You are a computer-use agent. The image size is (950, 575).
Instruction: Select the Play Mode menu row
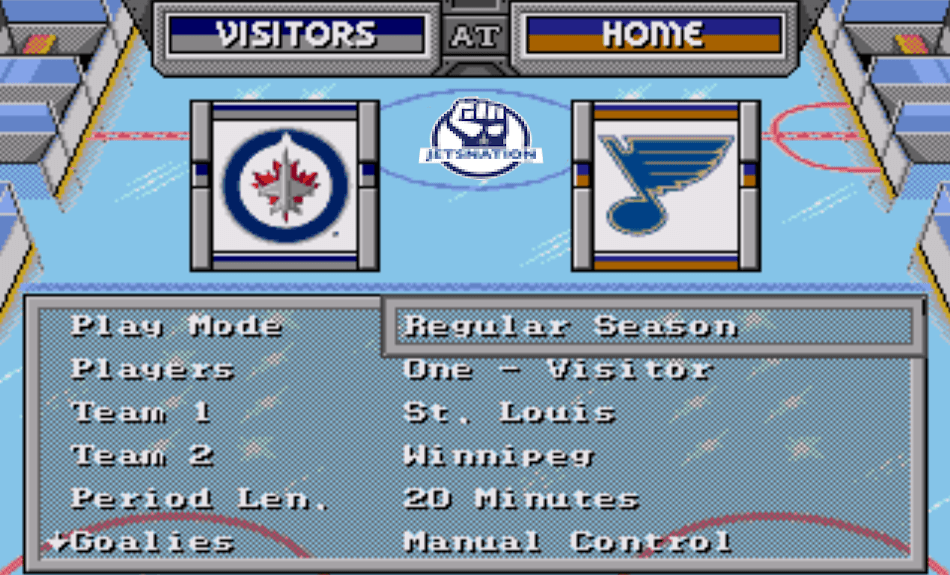176,326
